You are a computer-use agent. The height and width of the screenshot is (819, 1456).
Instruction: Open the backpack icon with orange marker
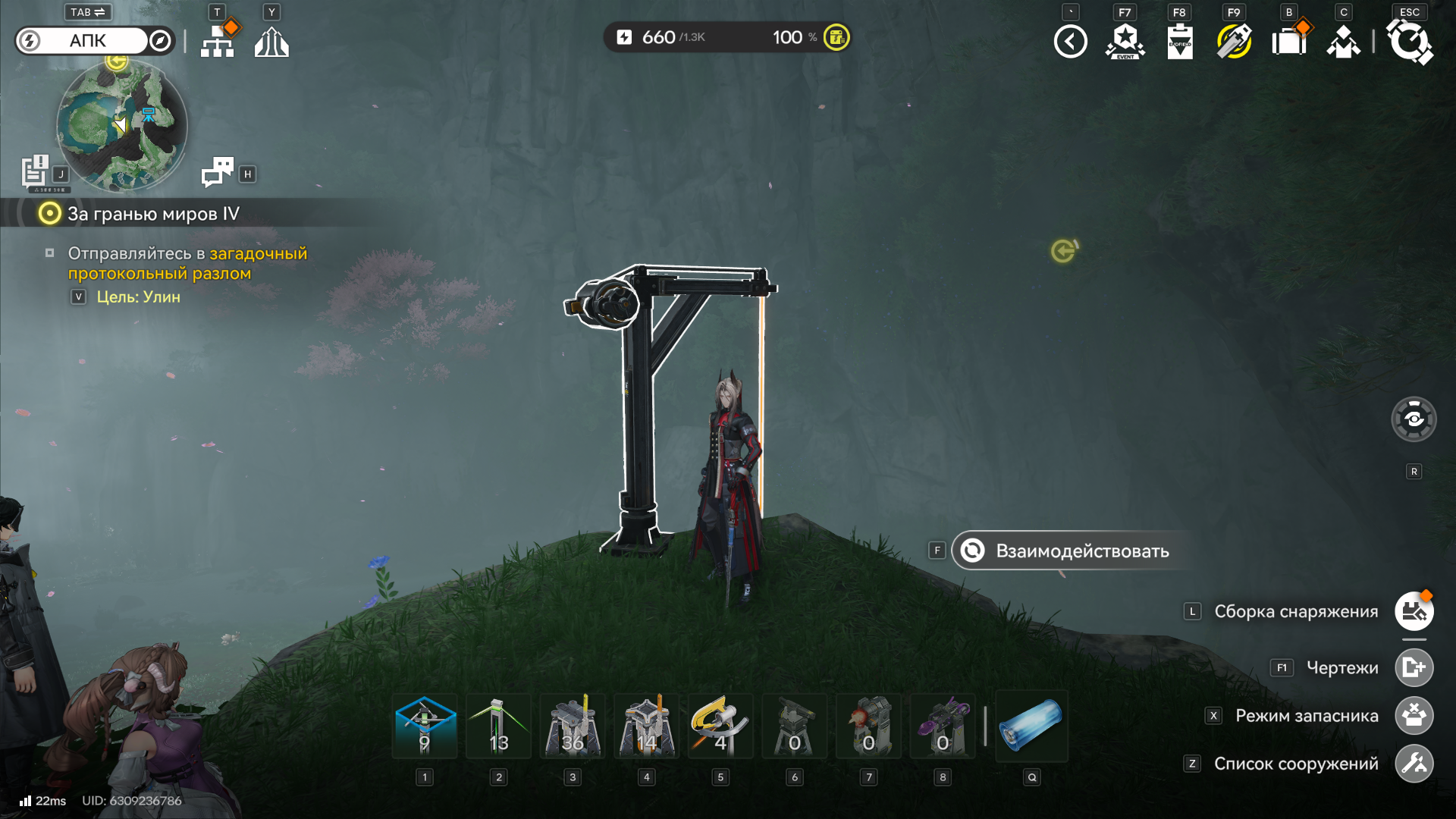pyautogui.click(x=1289, y=42)
